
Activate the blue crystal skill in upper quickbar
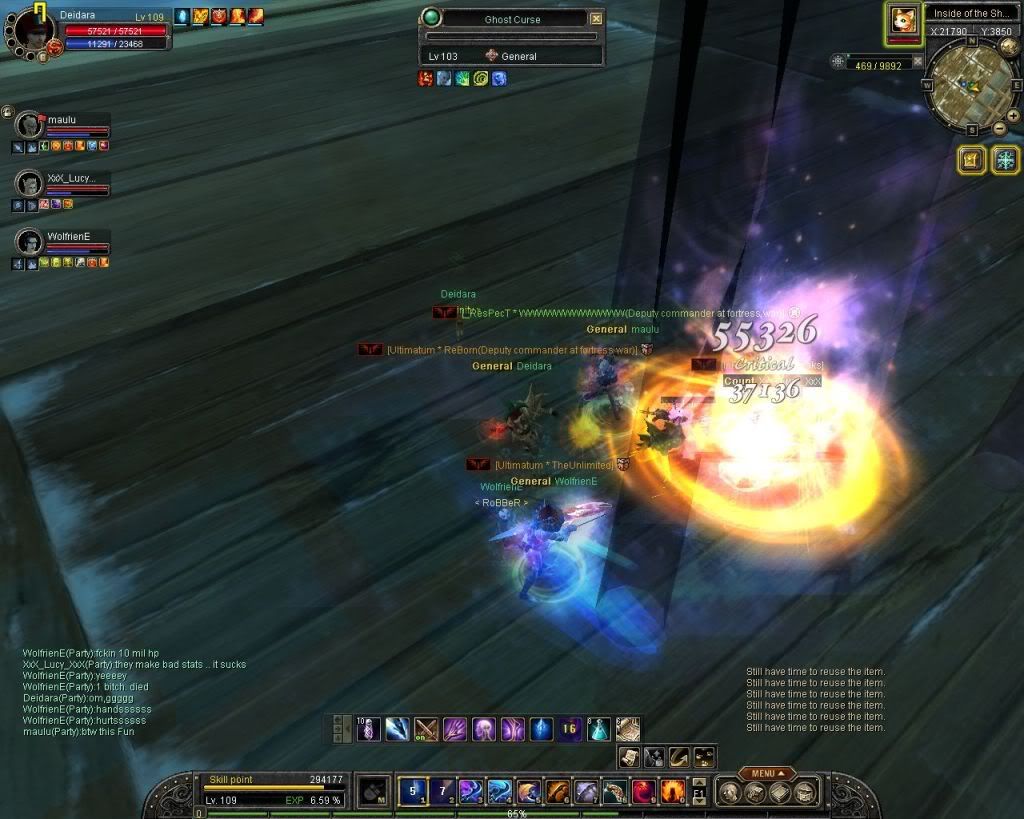click(x=541, y=729)
